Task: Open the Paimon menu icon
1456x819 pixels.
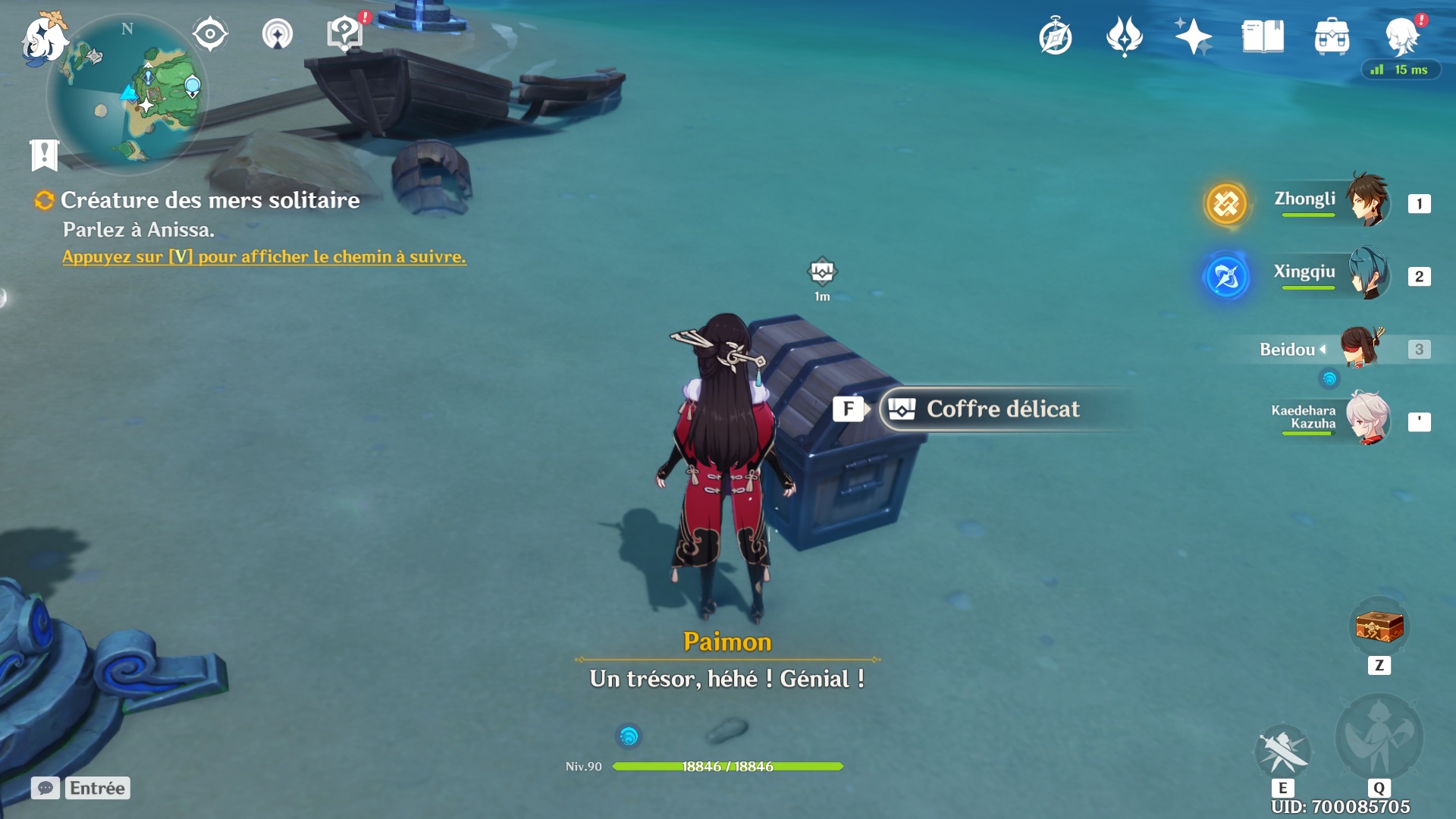Action: (43, 38)
